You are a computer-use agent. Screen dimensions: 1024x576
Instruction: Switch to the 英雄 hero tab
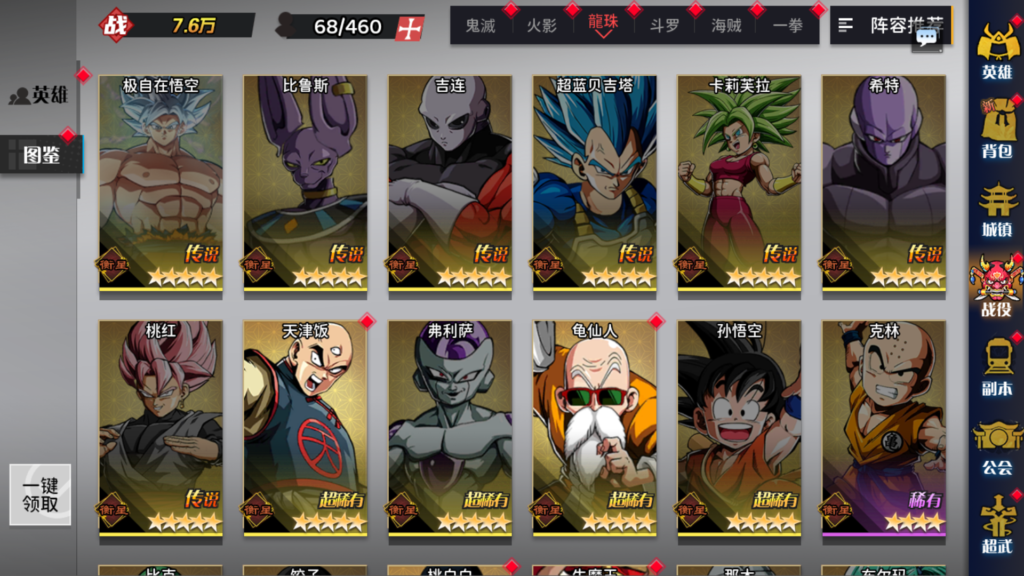coord(42,94)
